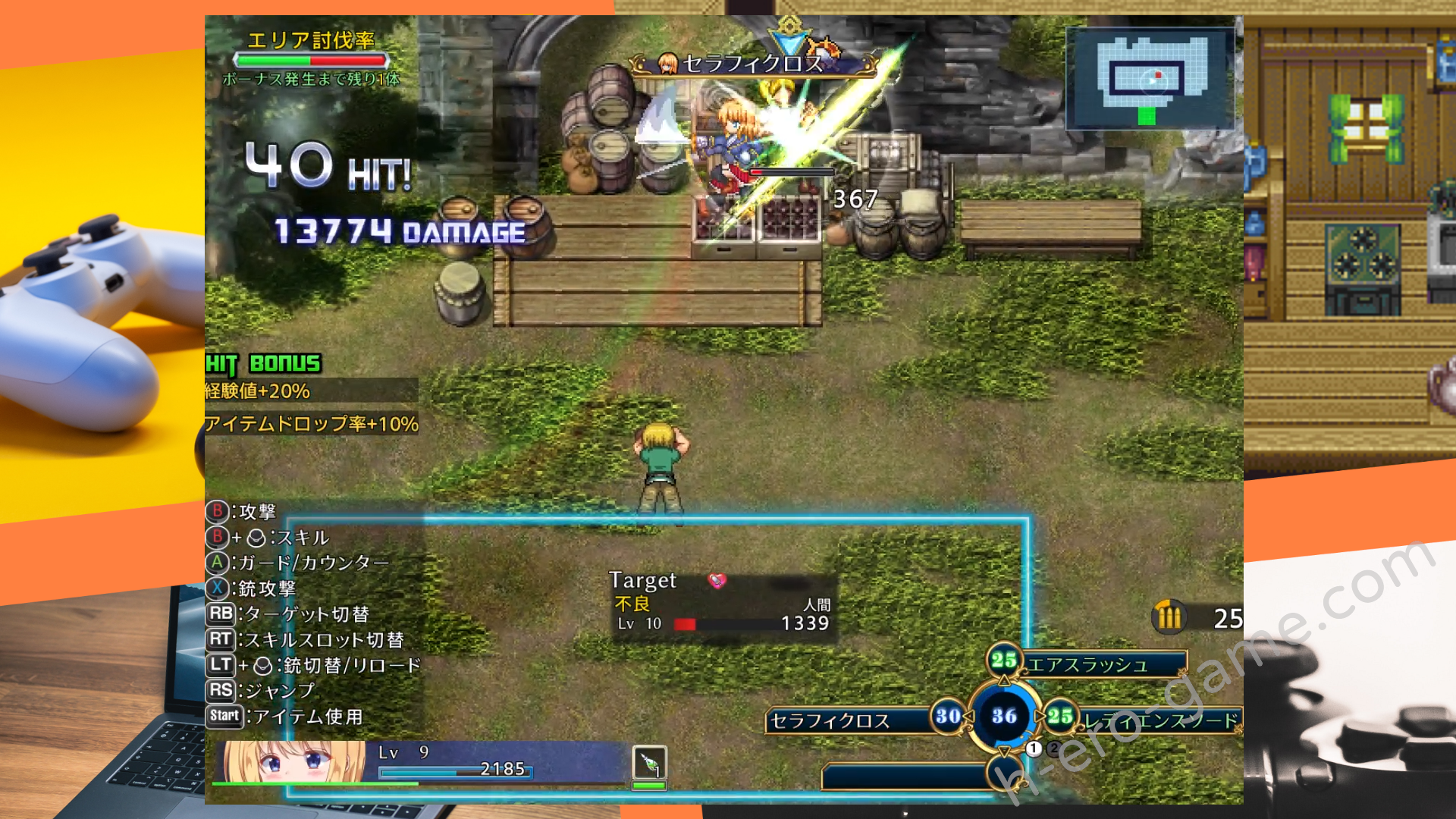Select the empty bottom skill slot

[906, 777]
